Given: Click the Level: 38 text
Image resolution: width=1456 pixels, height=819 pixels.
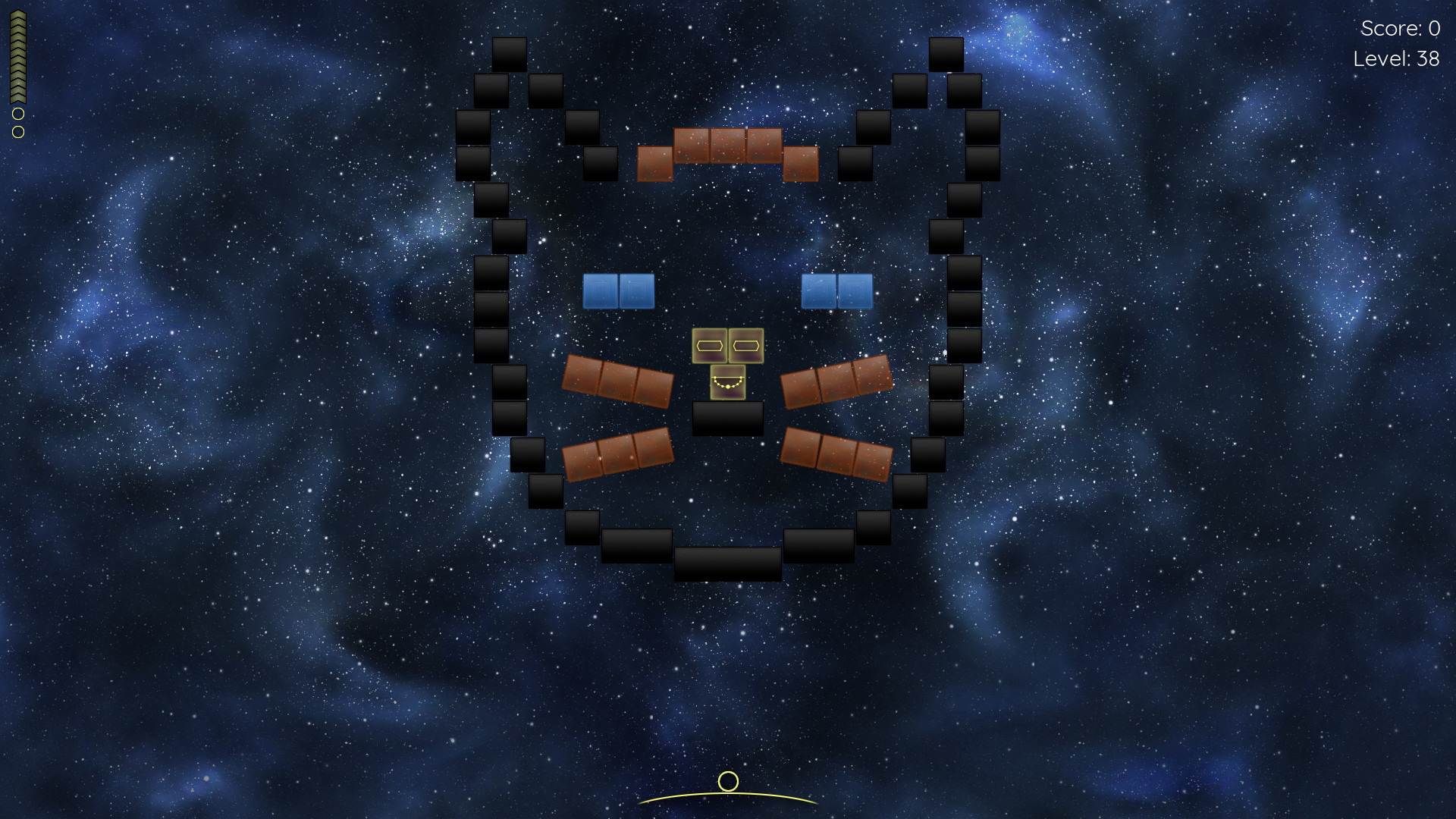Looking at the screenshot, I should 1398,59.
